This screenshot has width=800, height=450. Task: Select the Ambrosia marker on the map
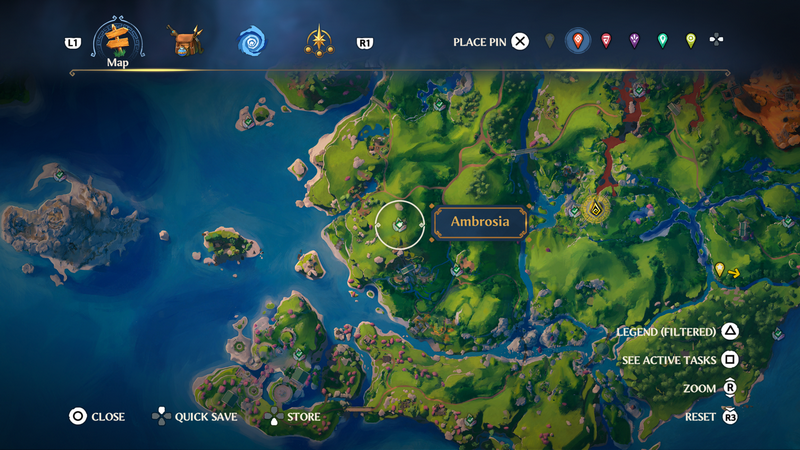[x=400, y=225]
